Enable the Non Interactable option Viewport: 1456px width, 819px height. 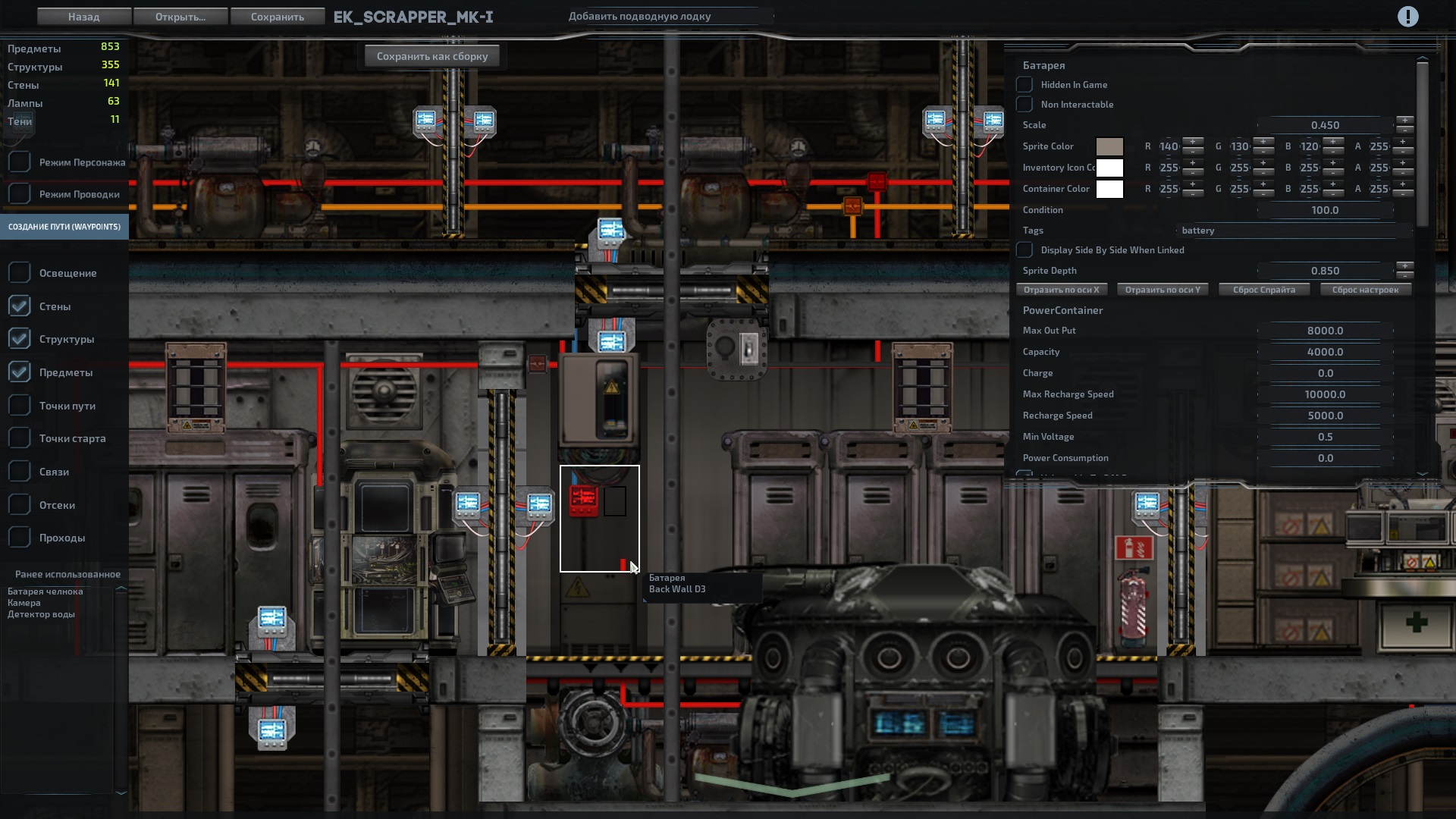pyautogui.click(x=1025, y=104)
